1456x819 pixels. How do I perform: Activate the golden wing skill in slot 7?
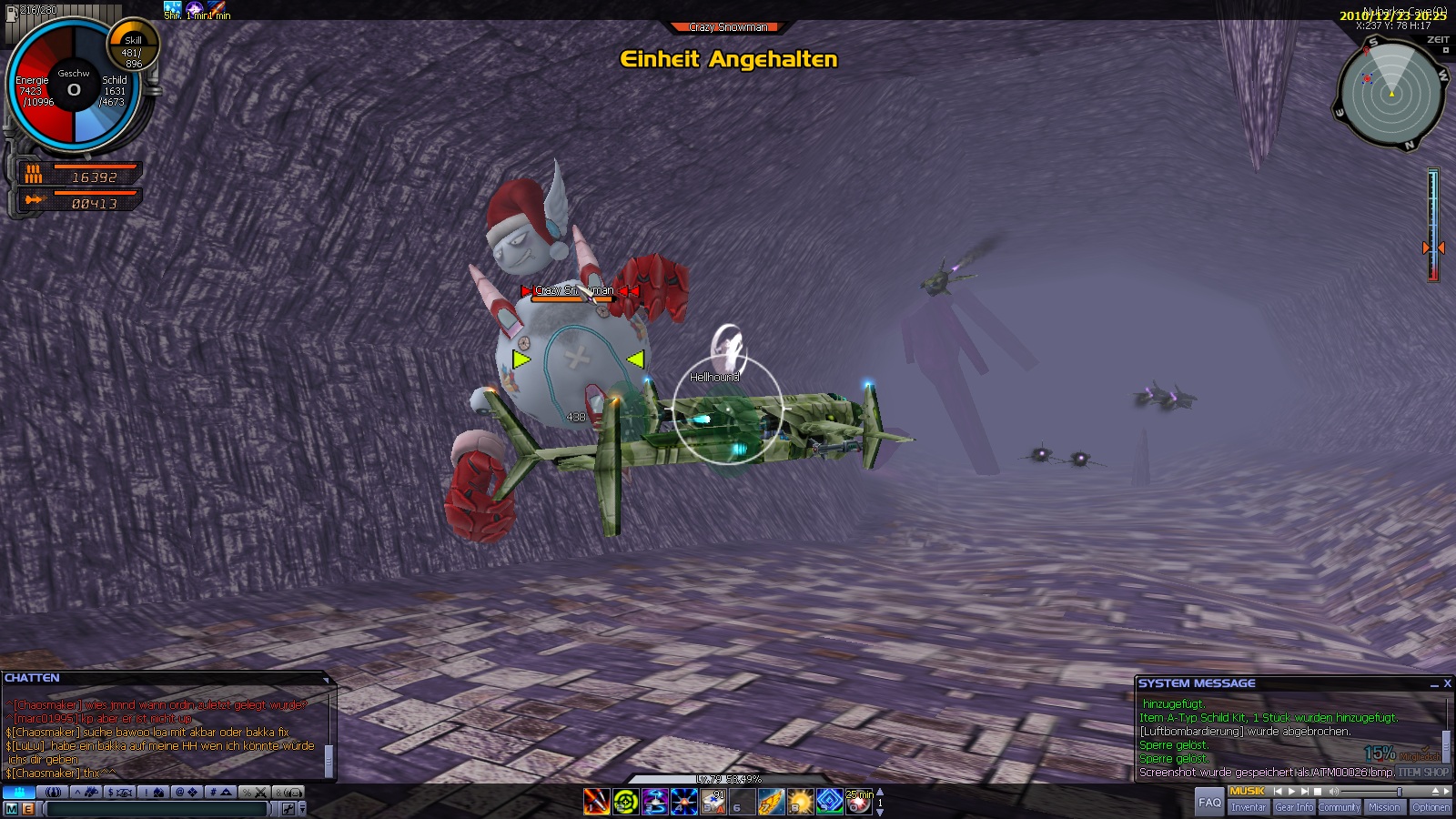(771, 802)
